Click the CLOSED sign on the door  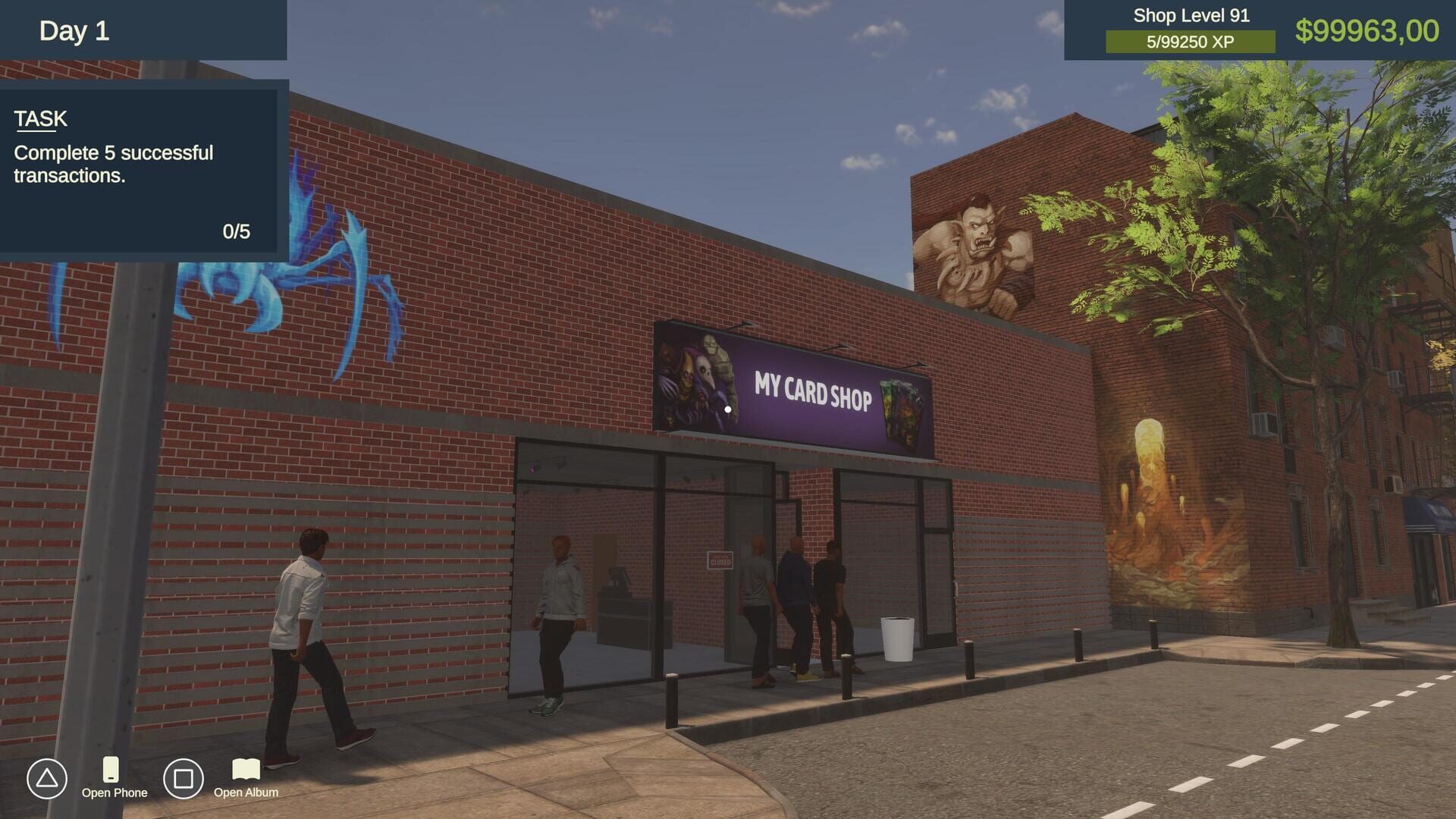click(720, 562)
